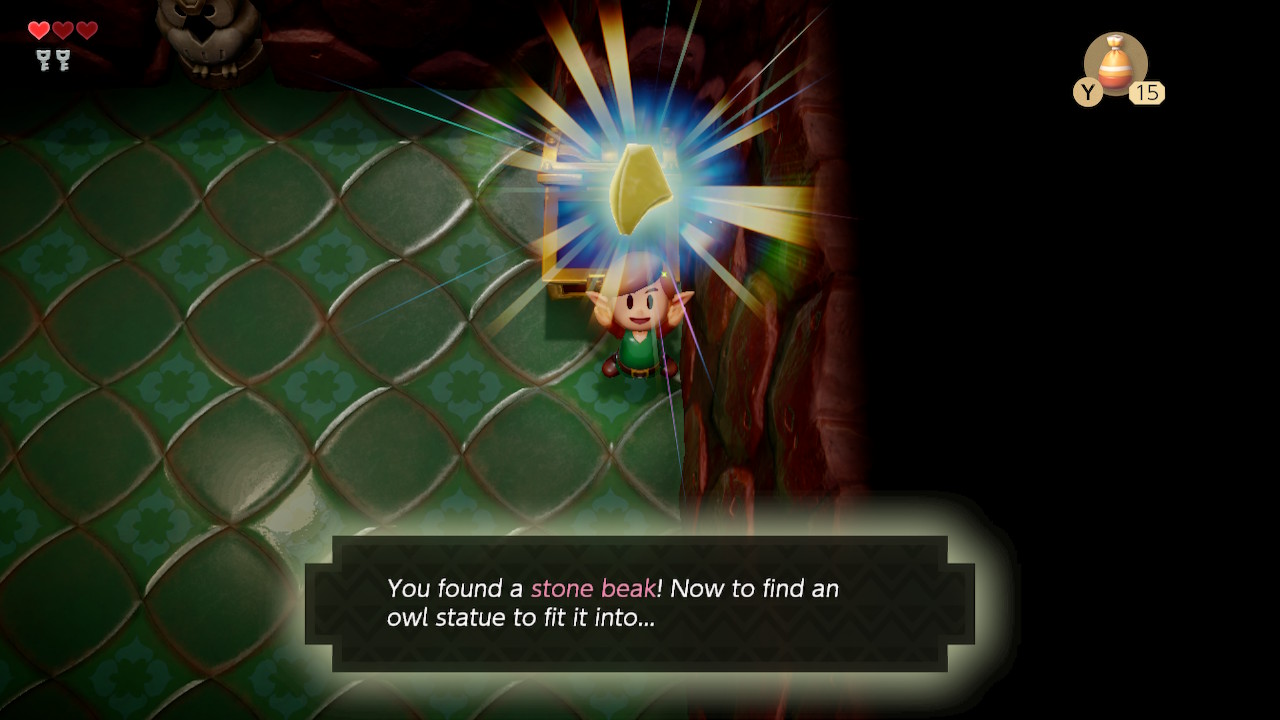Image resolution: width=1280 pixels, height=720 pixels.
Task: Advance the dialog by clicking the text box
Action: pos(640,600)
